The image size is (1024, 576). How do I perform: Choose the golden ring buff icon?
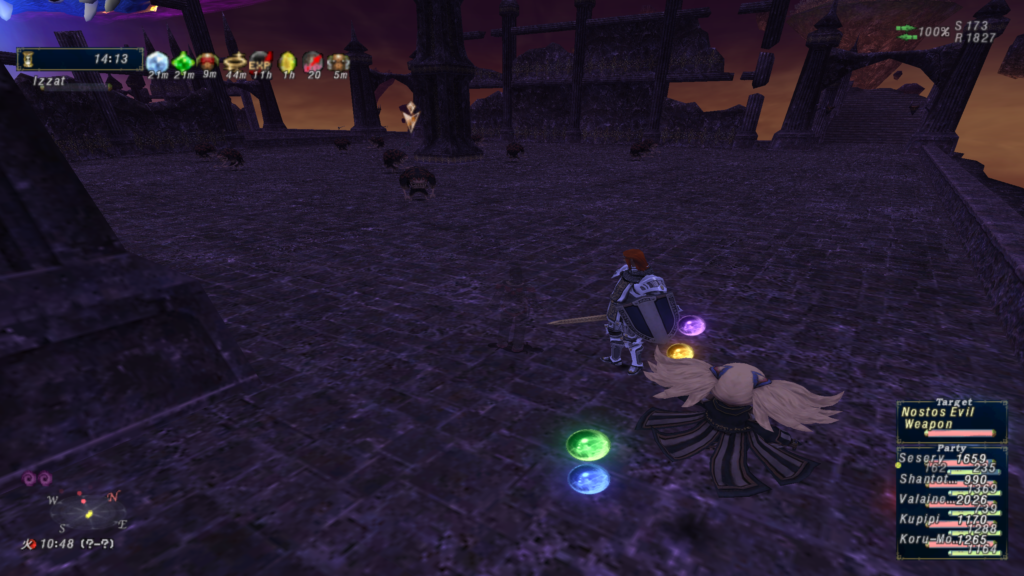coord(235,62)
